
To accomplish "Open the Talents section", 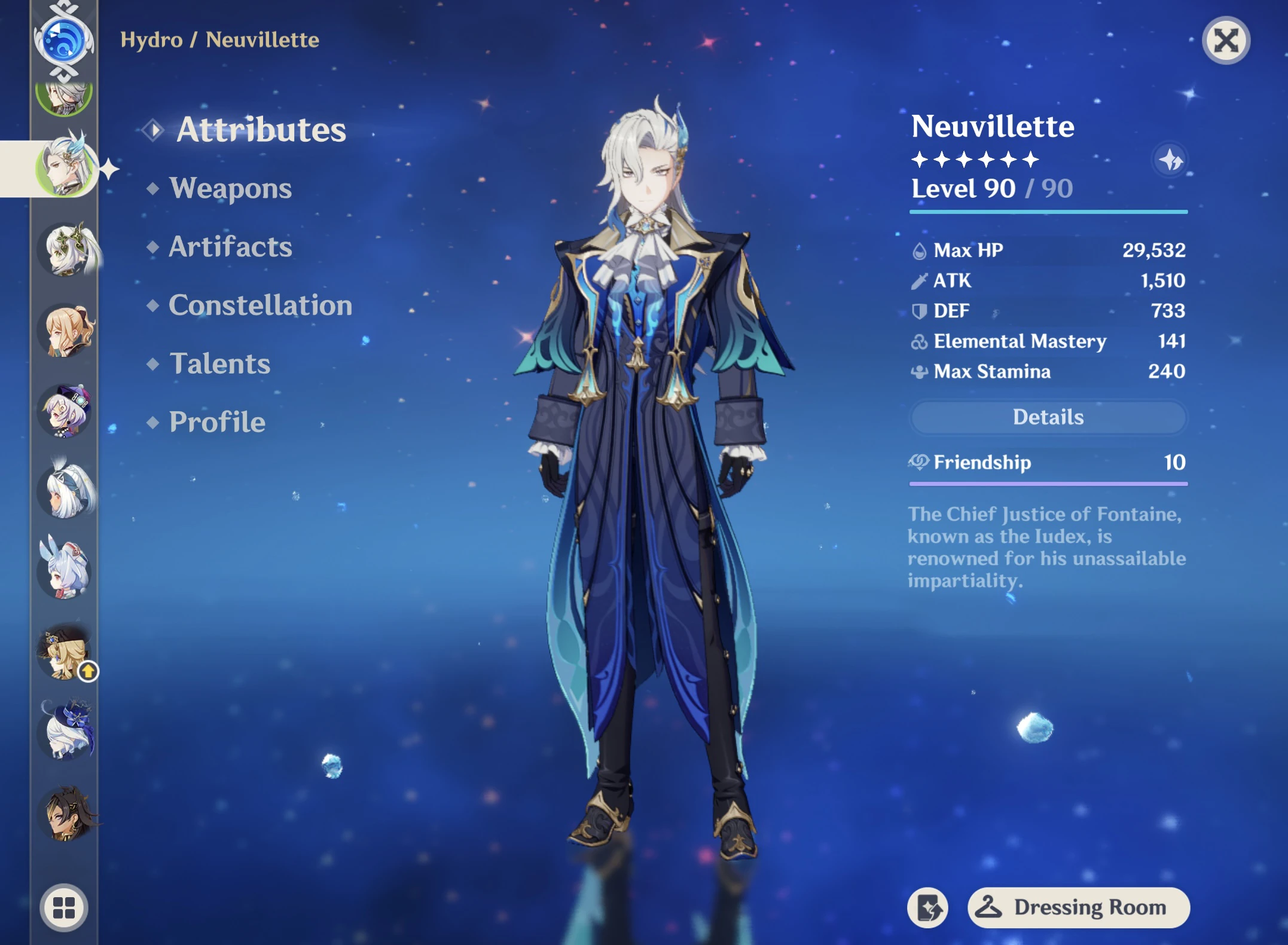I will click(x=220, y=364).
